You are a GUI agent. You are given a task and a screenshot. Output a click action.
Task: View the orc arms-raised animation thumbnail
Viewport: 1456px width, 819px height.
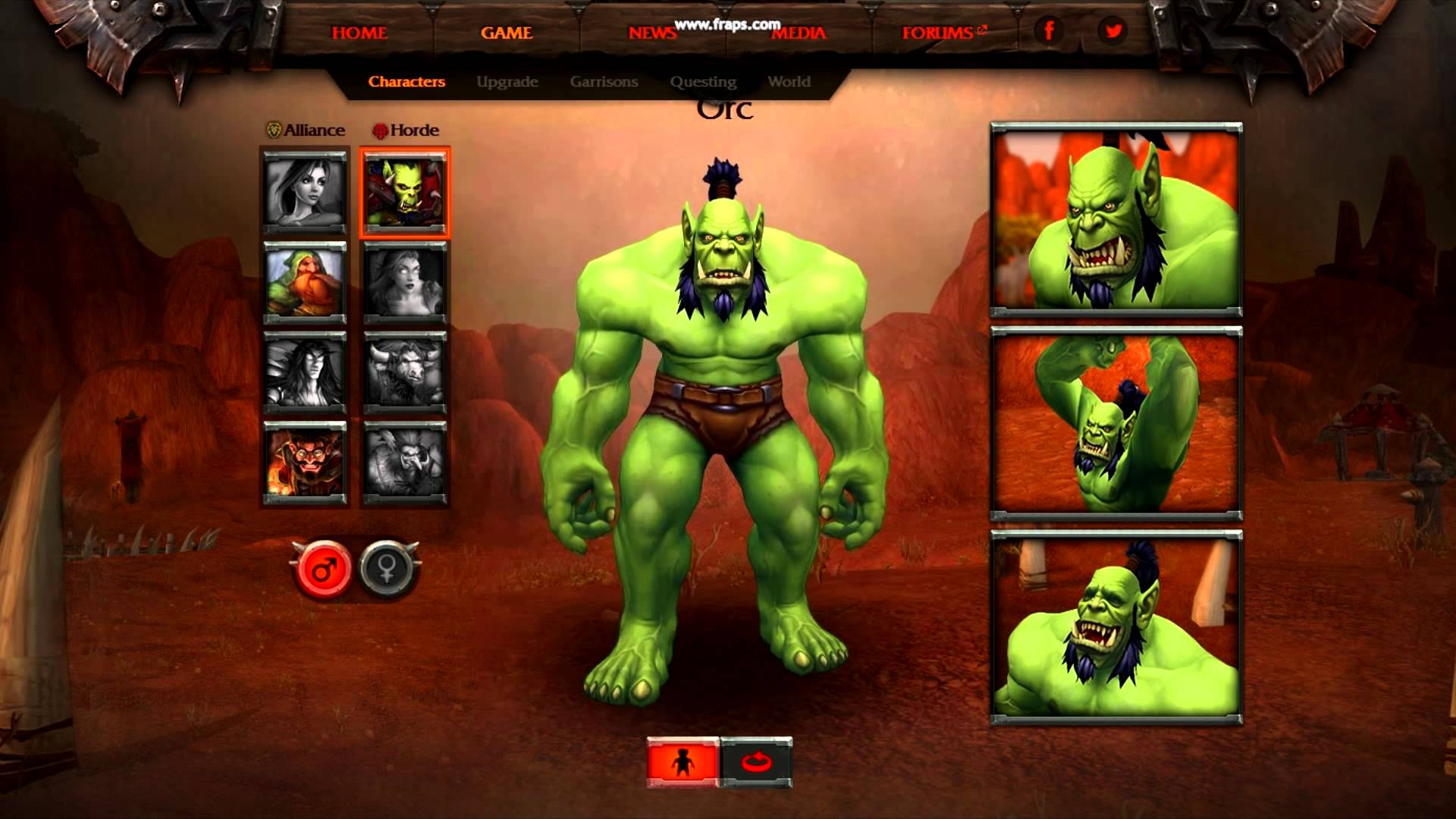1116,424
